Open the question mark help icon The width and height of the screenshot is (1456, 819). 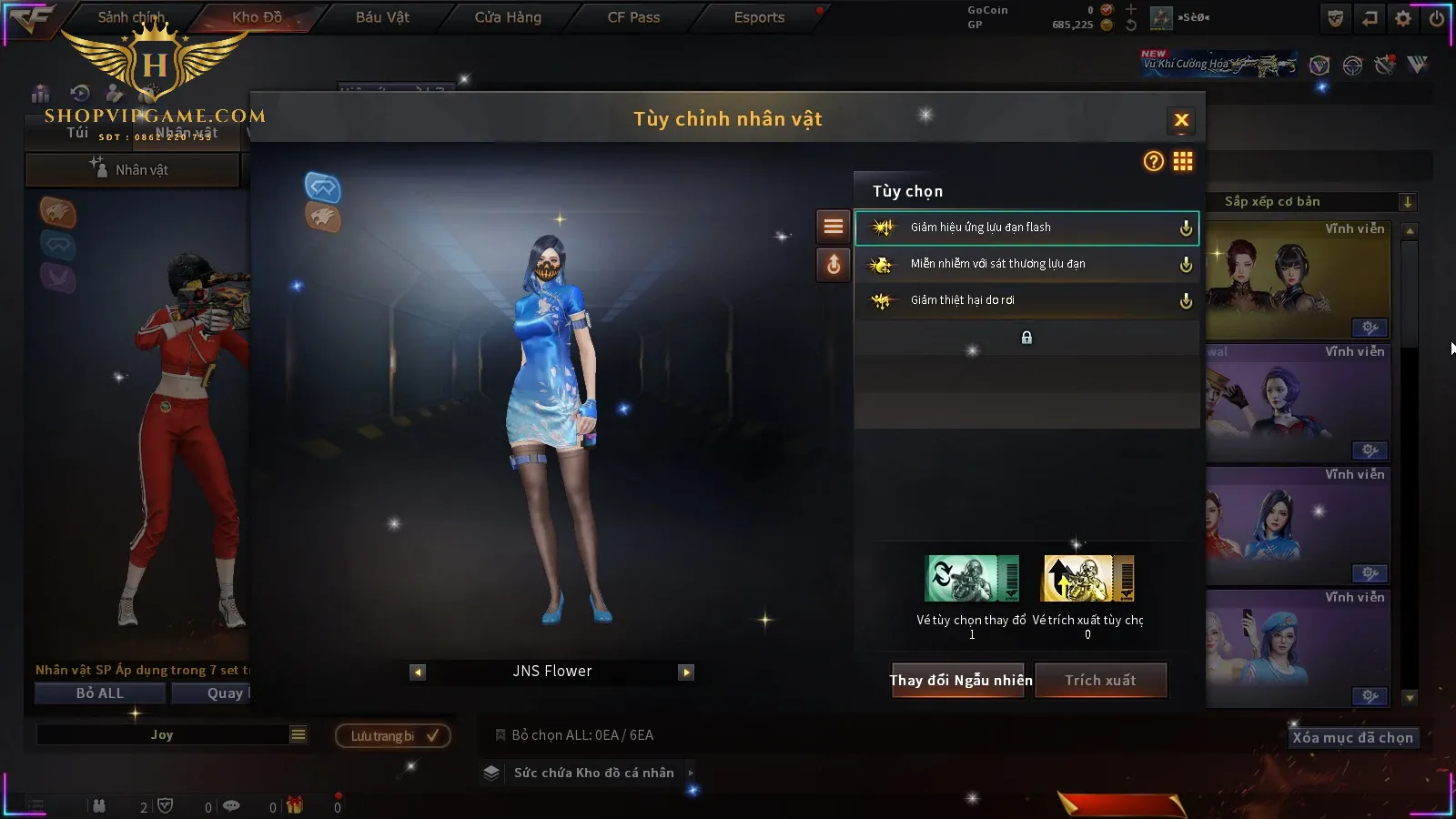[x=1153, y=162]
